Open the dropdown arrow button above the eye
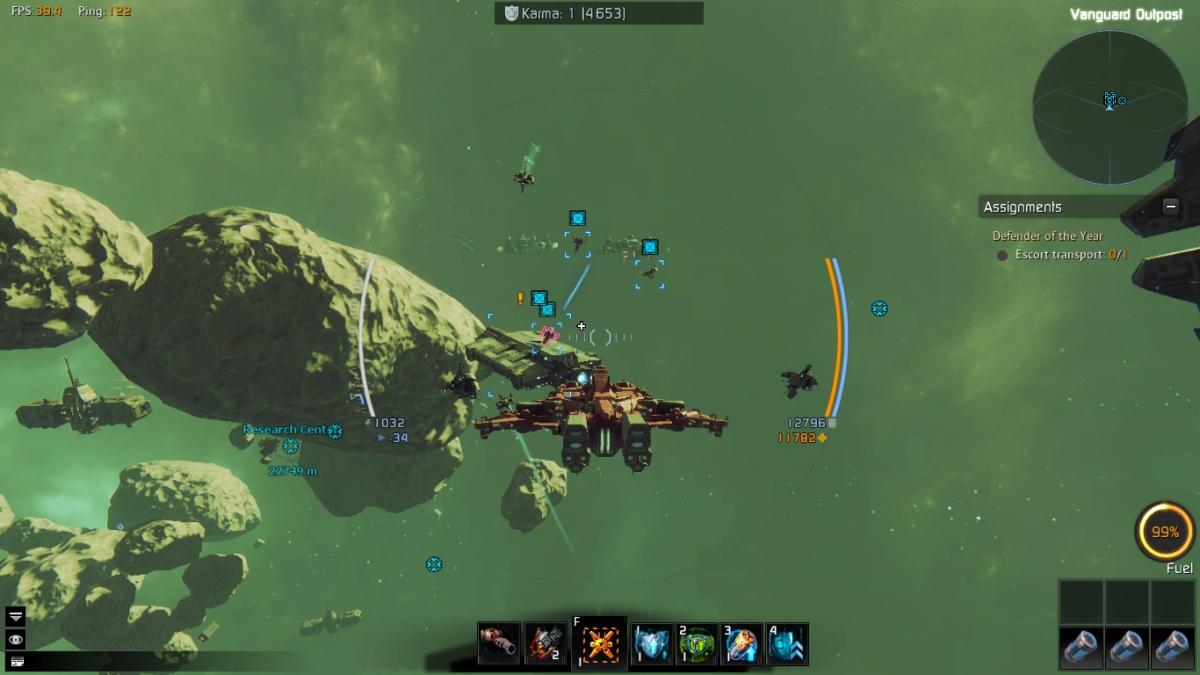 point(16,616)
